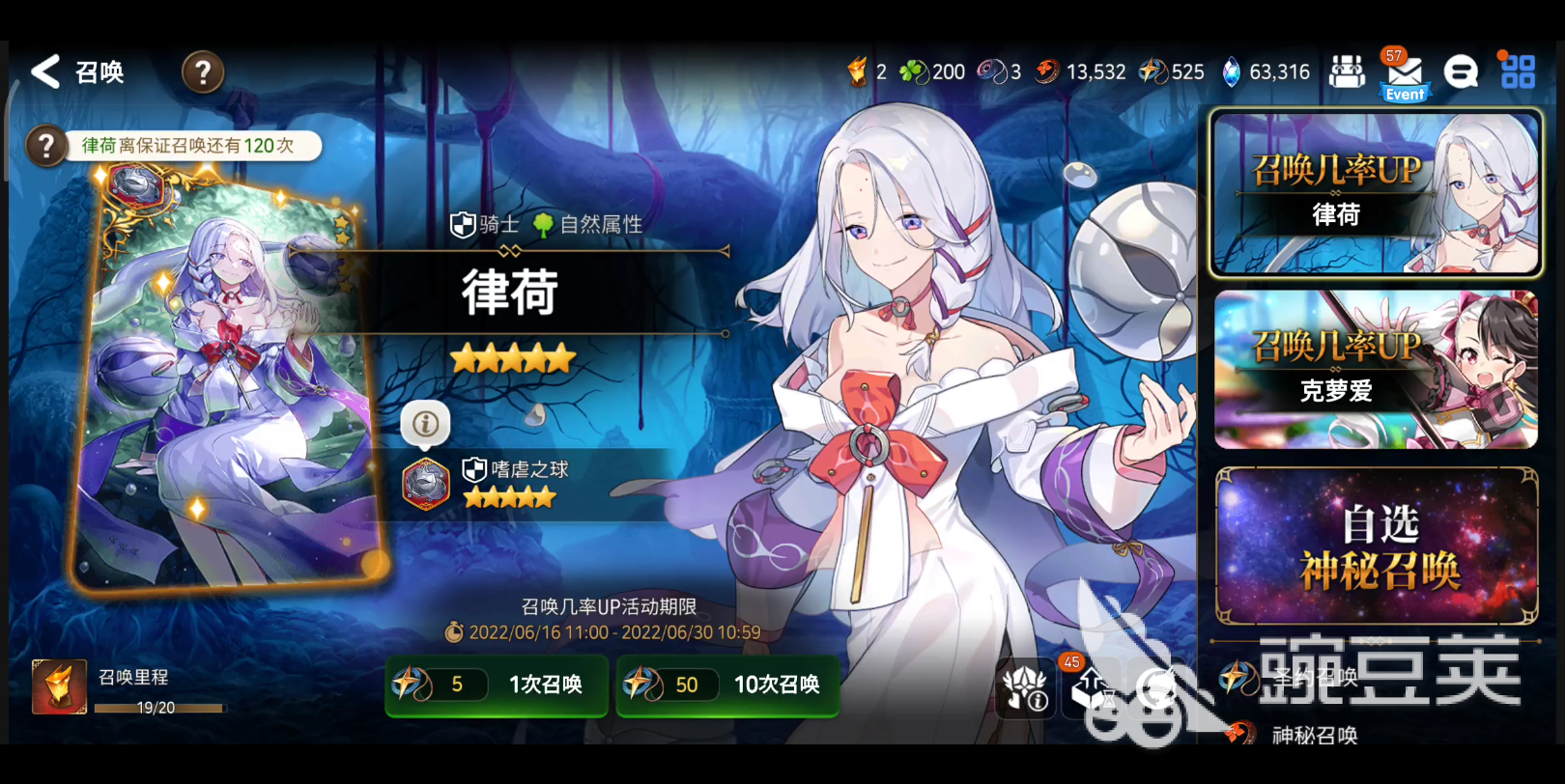The image size is (1565, 784).
Task: Open the chat bubble icon
Action: [1462, 70]
